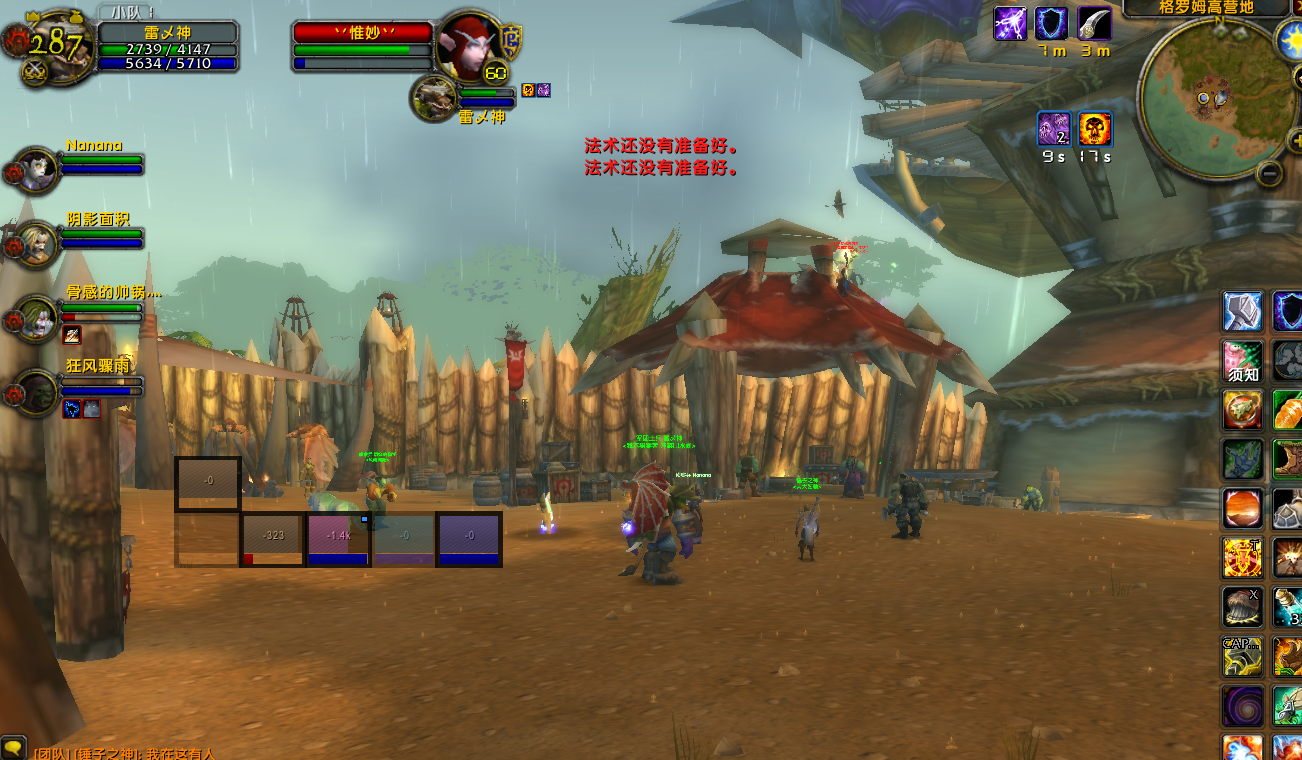Click the curved claw buff with 3m timer

tap(1094, 24)
